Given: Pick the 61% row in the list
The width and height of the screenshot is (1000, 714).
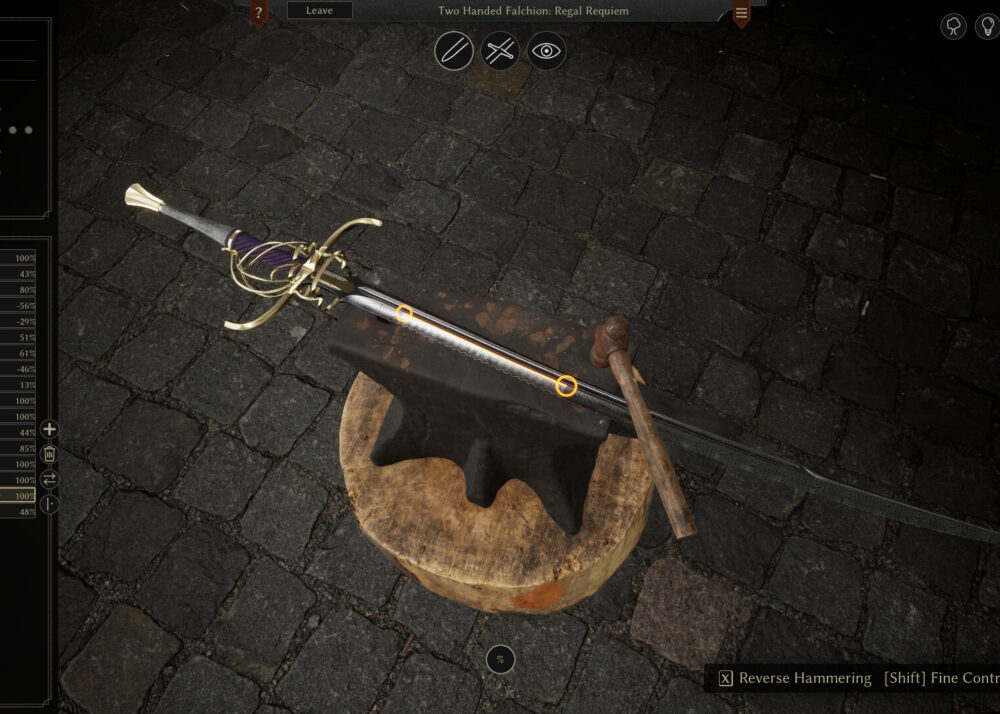Looking at the screenshot, I should [18, 353].
